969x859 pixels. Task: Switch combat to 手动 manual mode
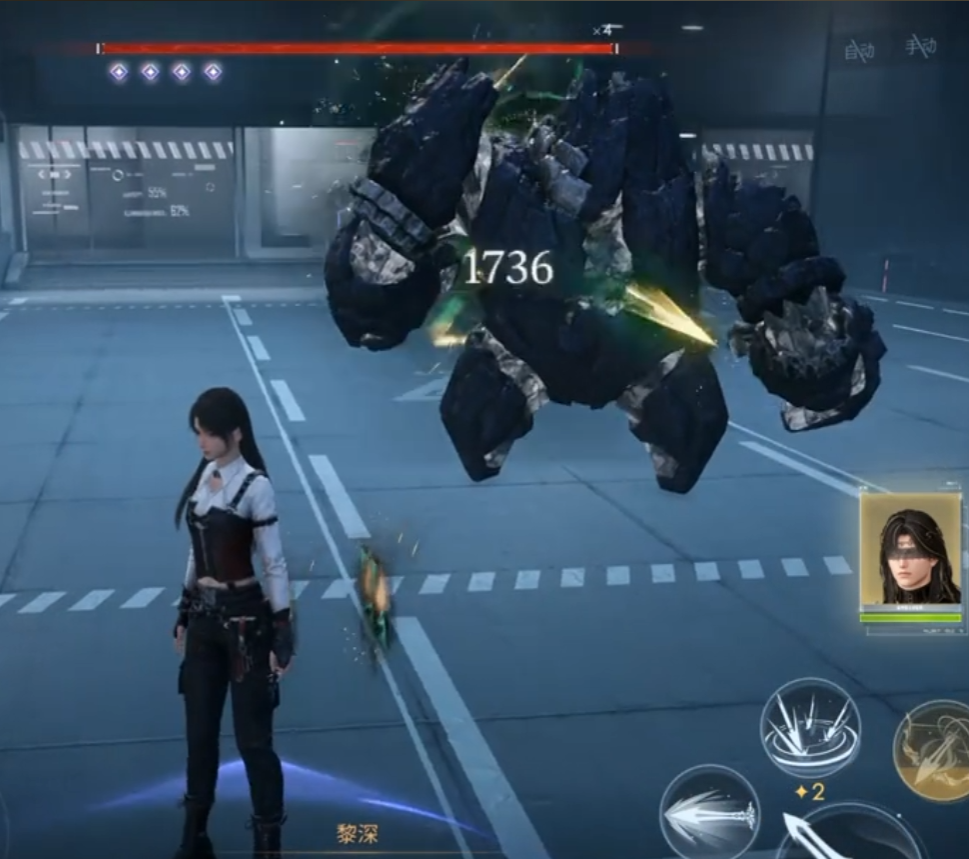pyautogui.click(x=920, y=46)
